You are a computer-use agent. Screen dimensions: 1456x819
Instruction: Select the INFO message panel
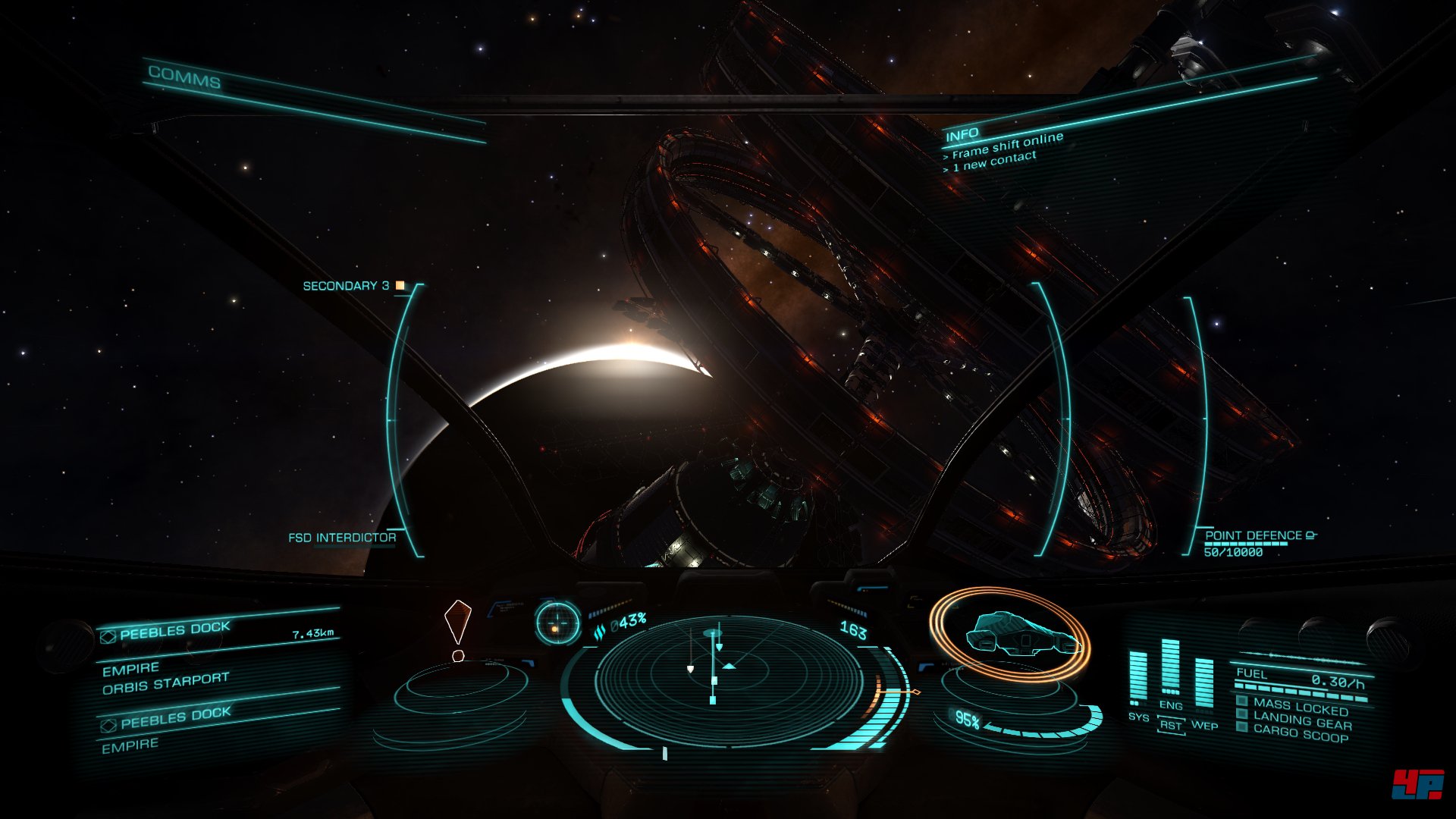(962, 135)
